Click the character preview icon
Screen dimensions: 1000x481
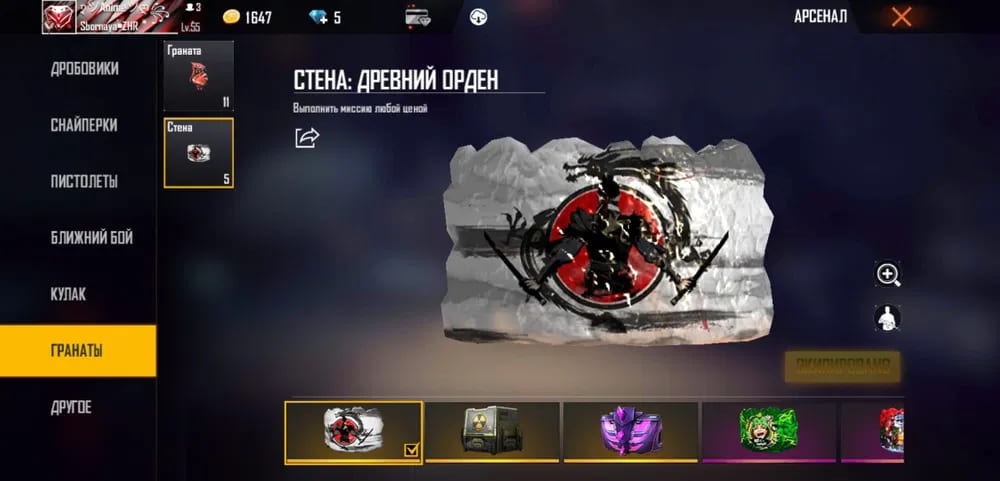(x=887, y=318)
